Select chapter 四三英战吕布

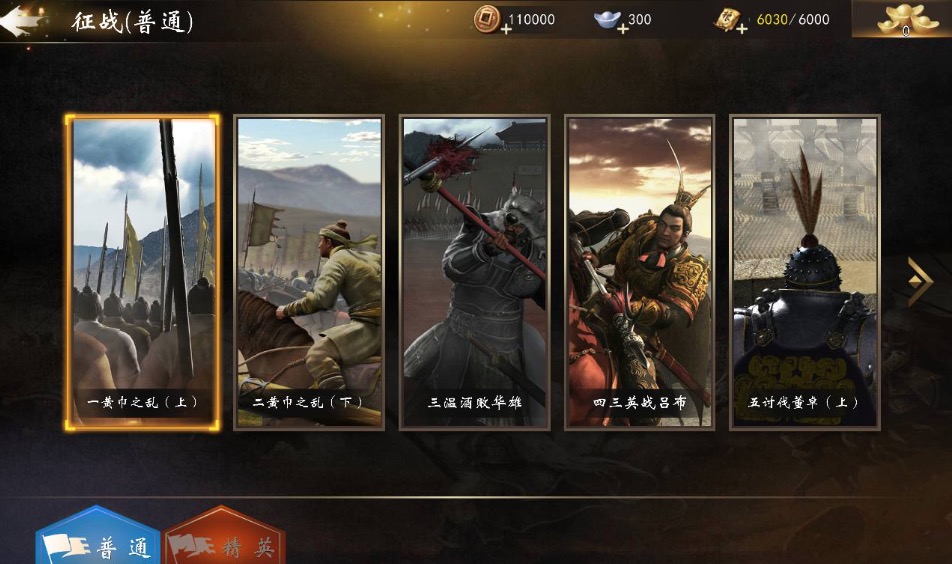point(639,272)
